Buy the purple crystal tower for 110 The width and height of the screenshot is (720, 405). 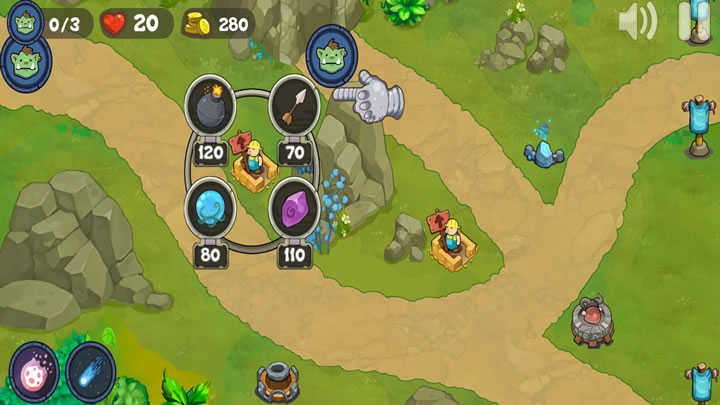294,207
